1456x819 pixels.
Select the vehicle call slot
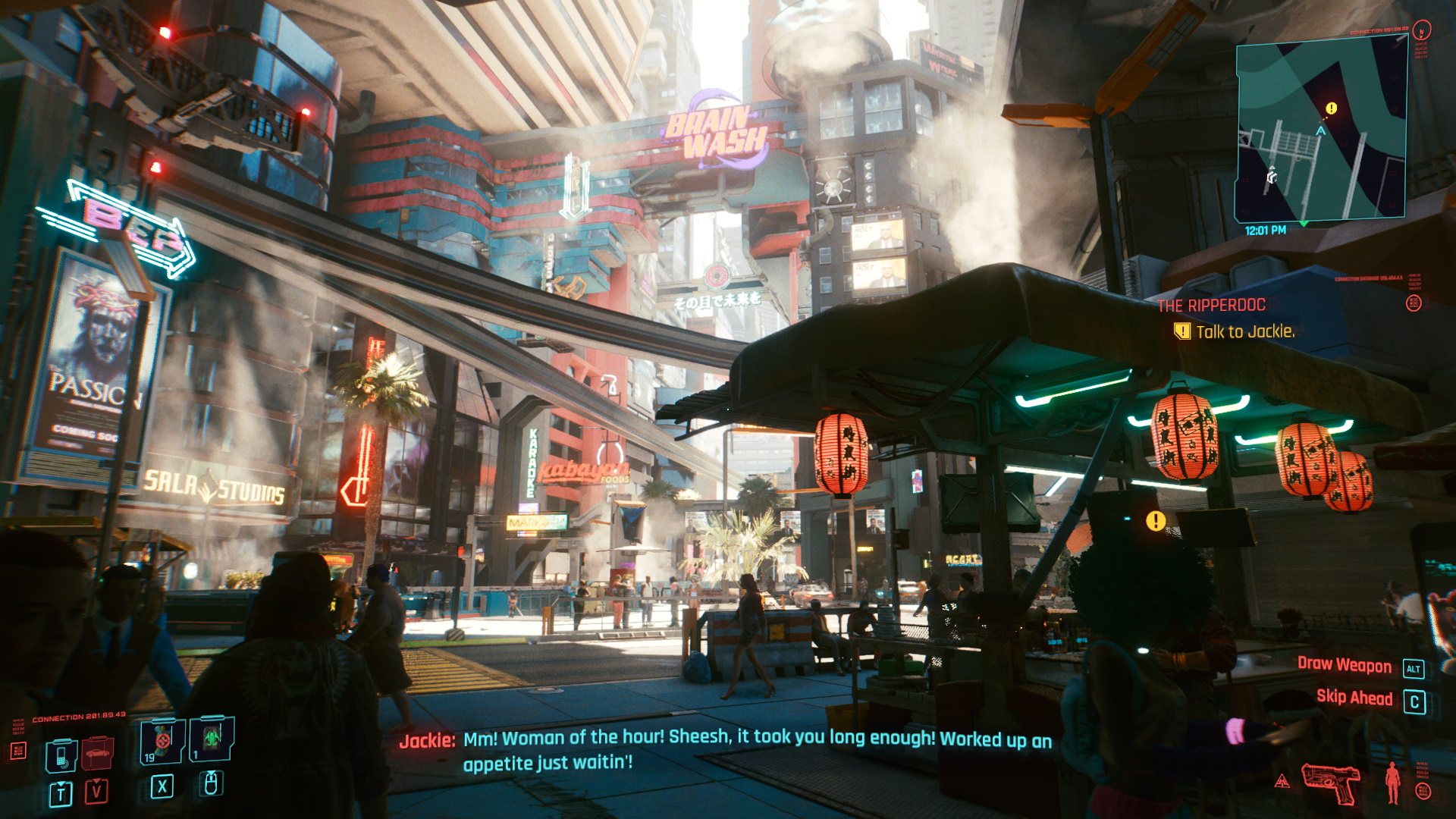pyautogui.click(x=98, y=753)
